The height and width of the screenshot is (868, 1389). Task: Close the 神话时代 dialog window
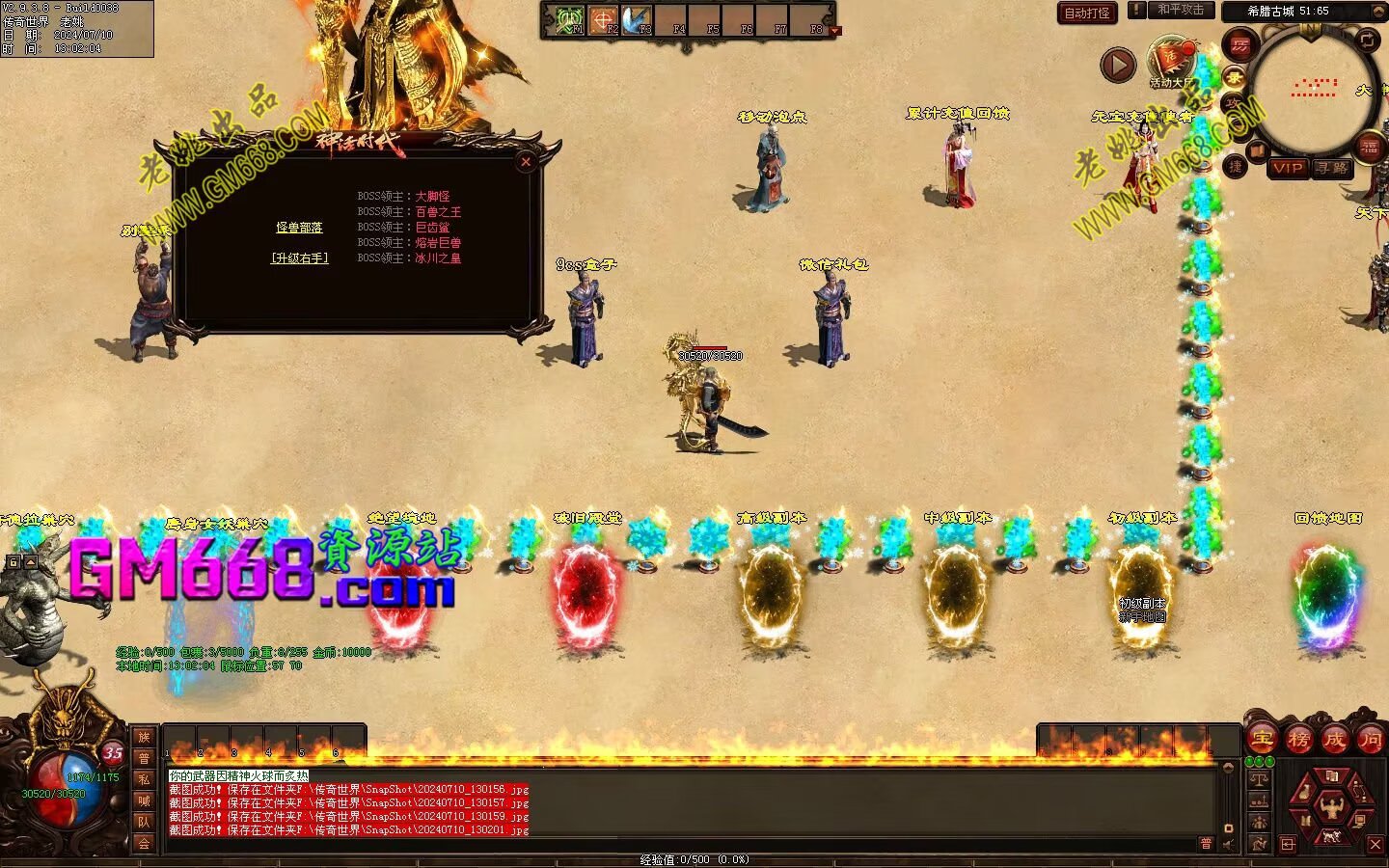tap(526, 162)
